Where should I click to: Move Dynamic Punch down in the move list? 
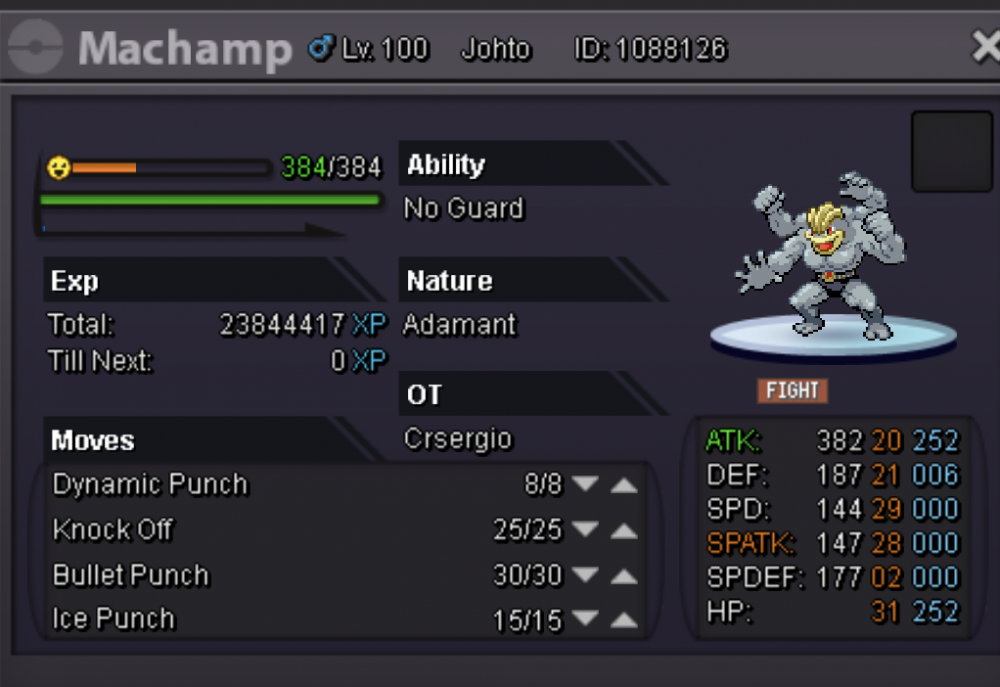(x=586, y=485)
